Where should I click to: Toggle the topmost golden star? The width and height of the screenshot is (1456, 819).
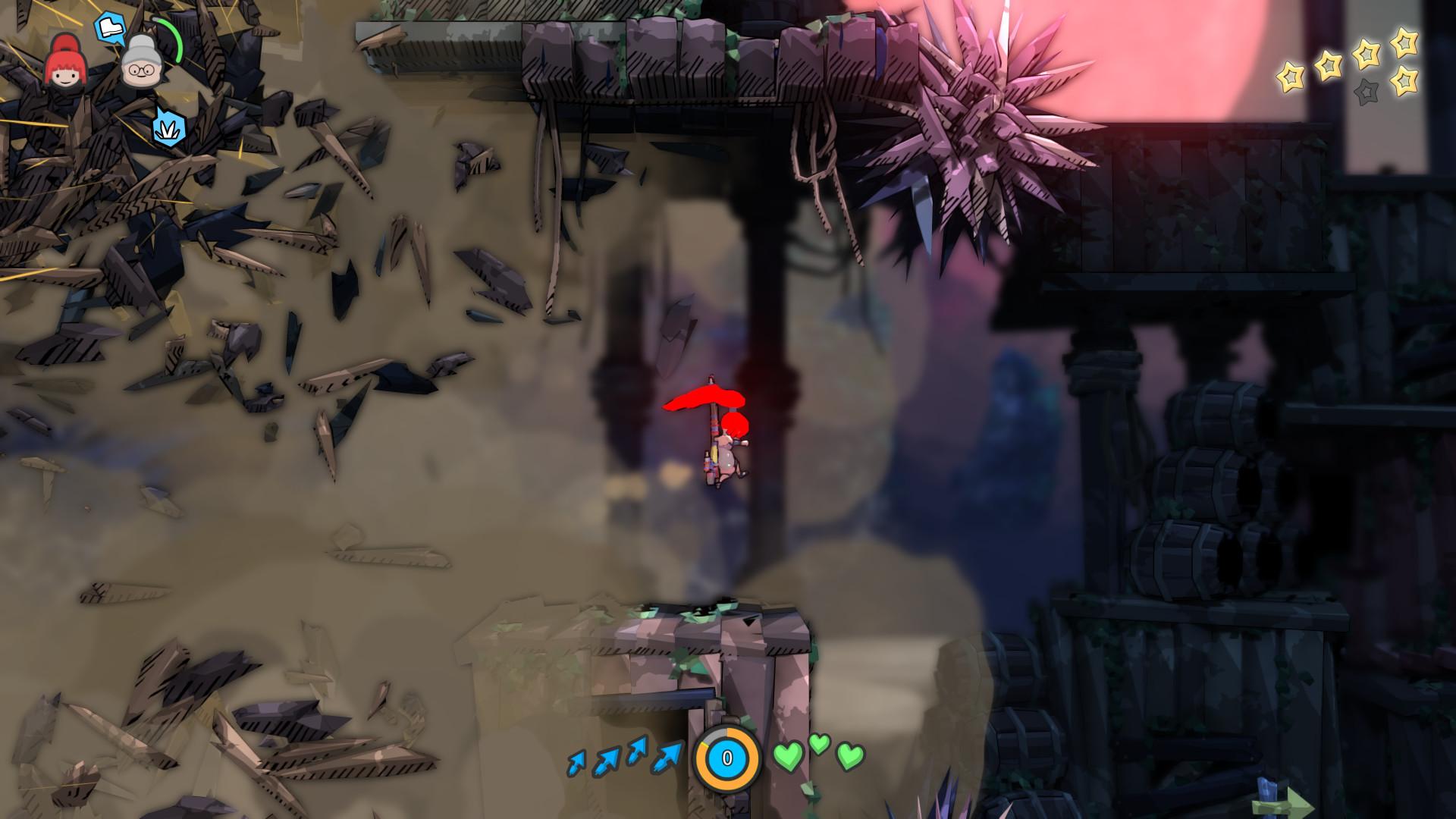point(1404,44)
